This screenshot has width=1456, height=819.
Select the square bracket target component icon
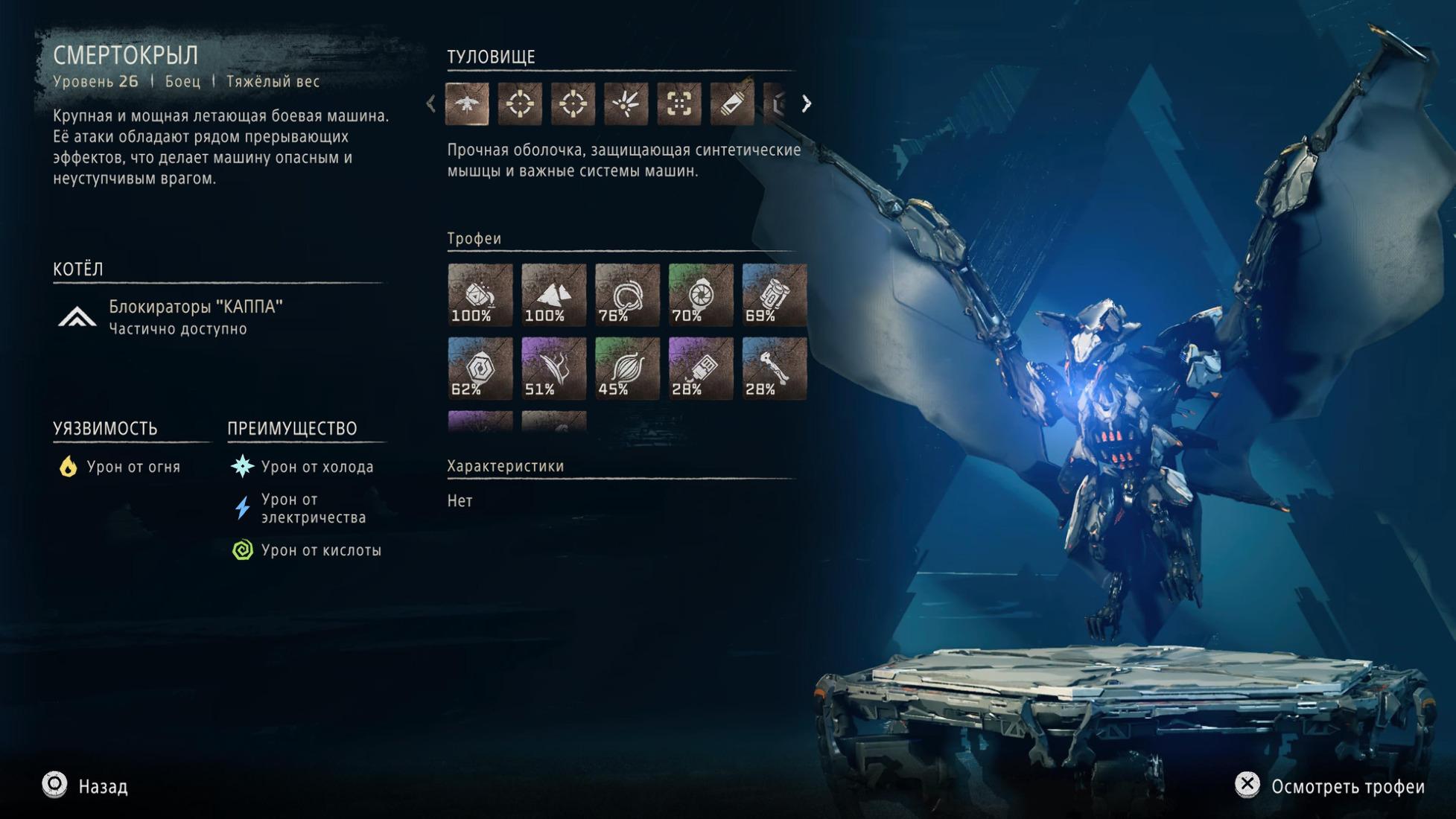click(x=678, y=103)
